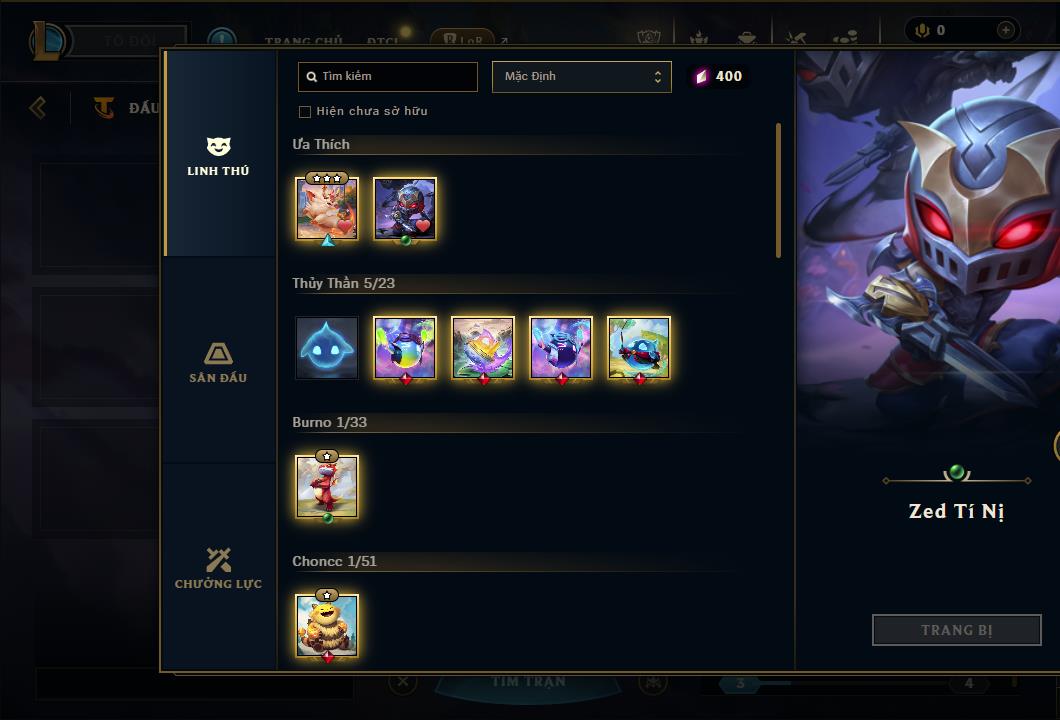Choose the Zed Tí Nị favorite thumbnail

(x=405, y=208)
